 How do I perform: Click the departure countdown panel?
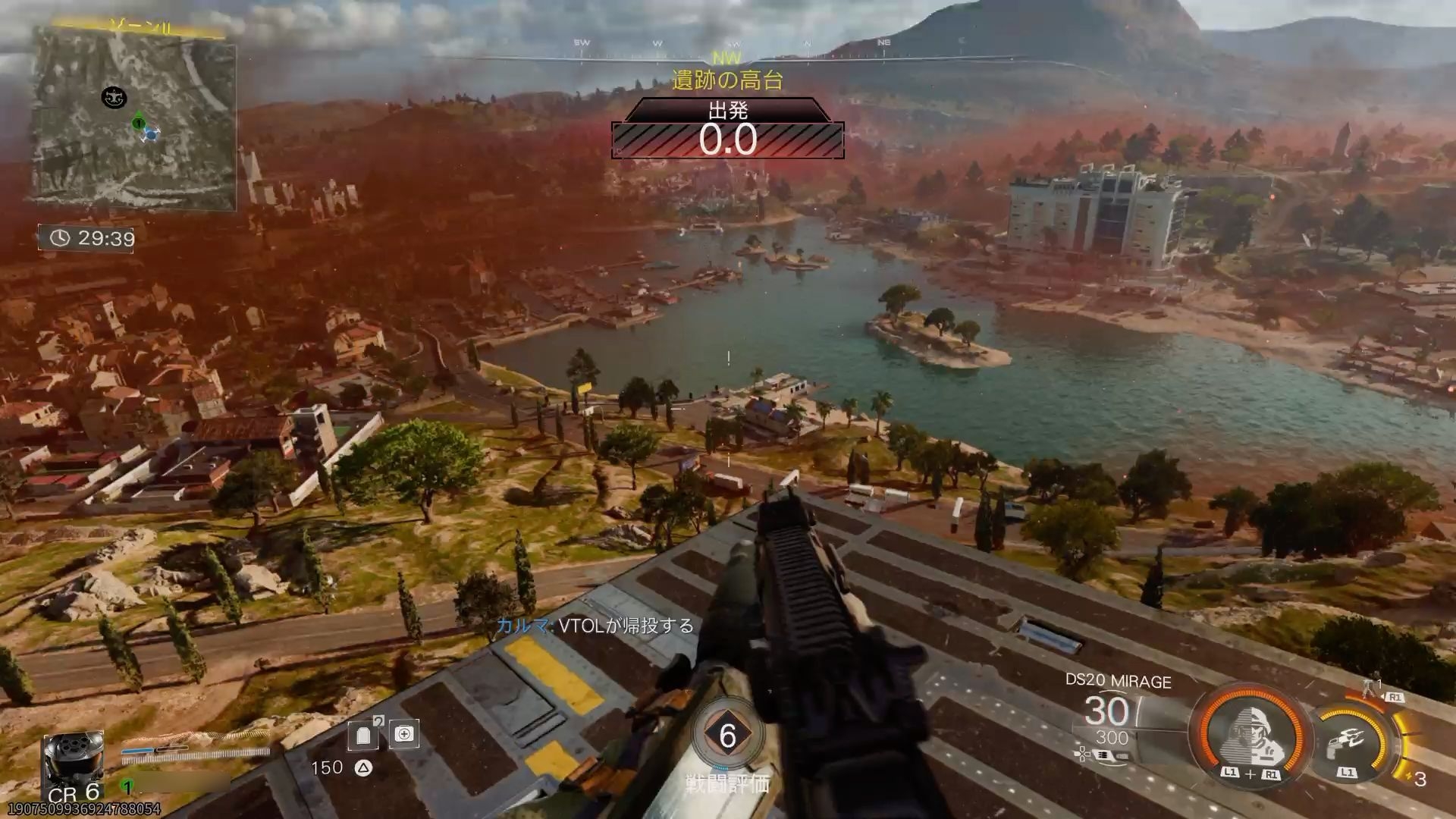click(727, 130)
